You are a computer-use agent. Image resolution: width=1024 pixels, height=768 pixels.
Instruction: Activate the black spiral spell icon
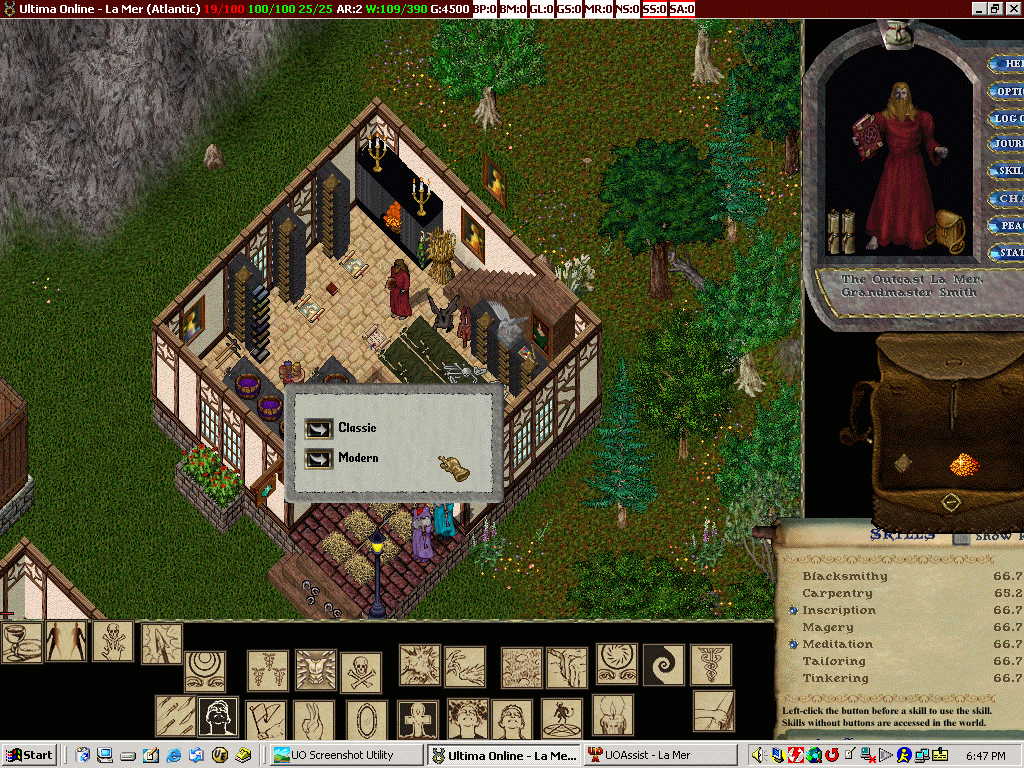[x=662, y=664]
